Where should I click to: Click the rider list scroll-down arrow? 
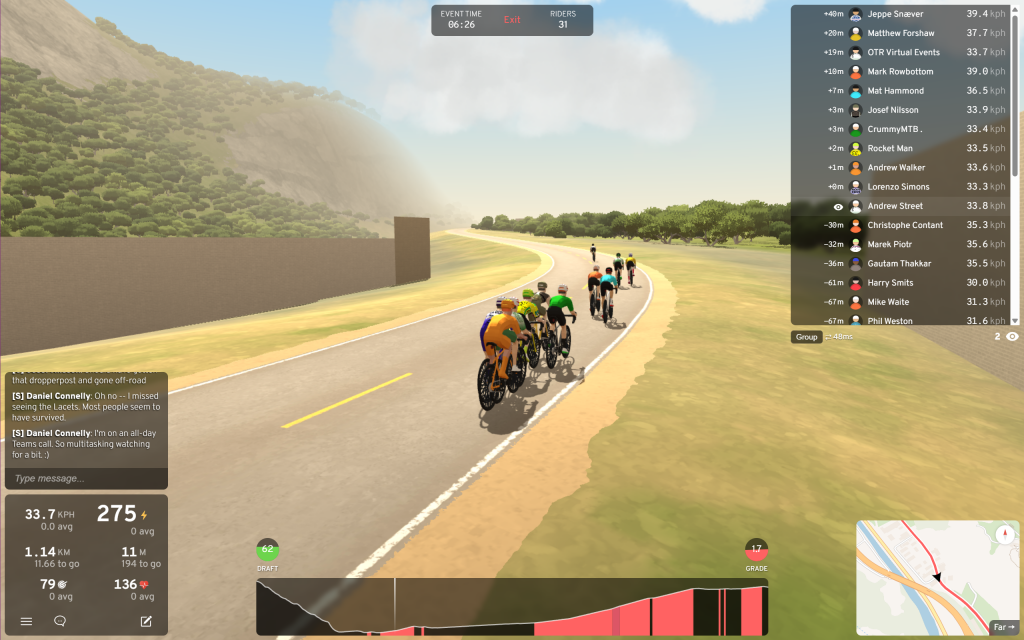1015,320
